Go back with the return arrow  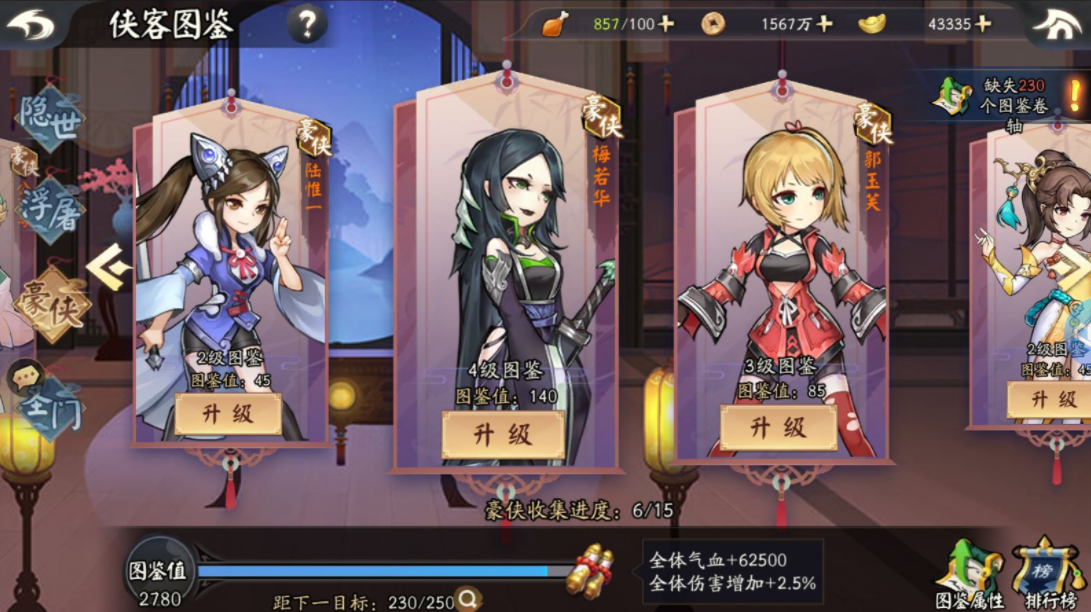coord(32,24)
